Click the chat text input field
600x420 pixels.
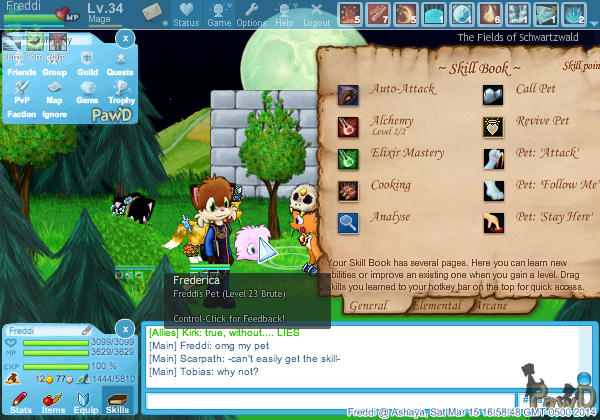point(330,400)
